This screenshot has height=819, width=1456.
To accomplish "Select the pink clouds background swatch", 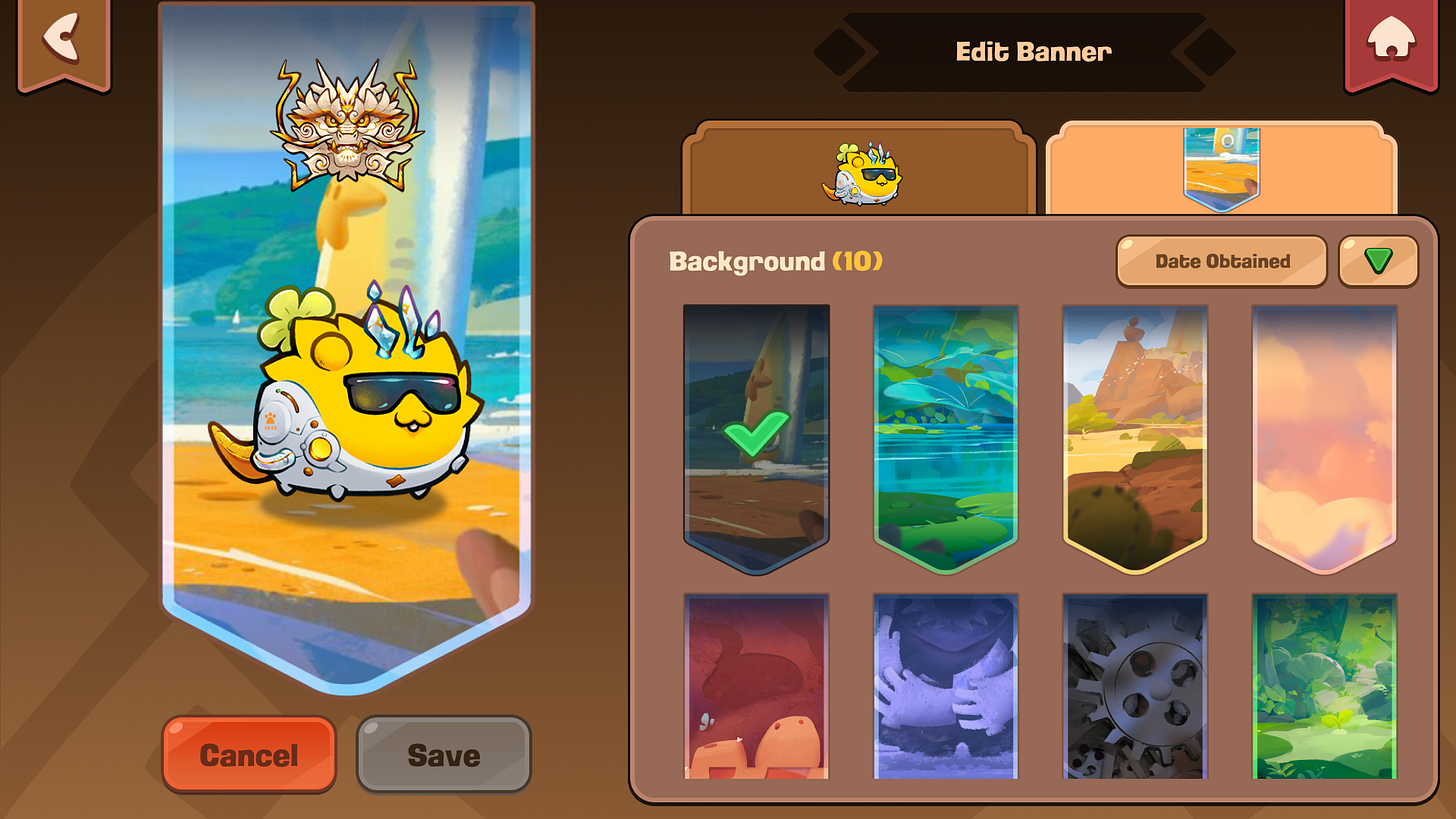I will tap(1323, 435).
